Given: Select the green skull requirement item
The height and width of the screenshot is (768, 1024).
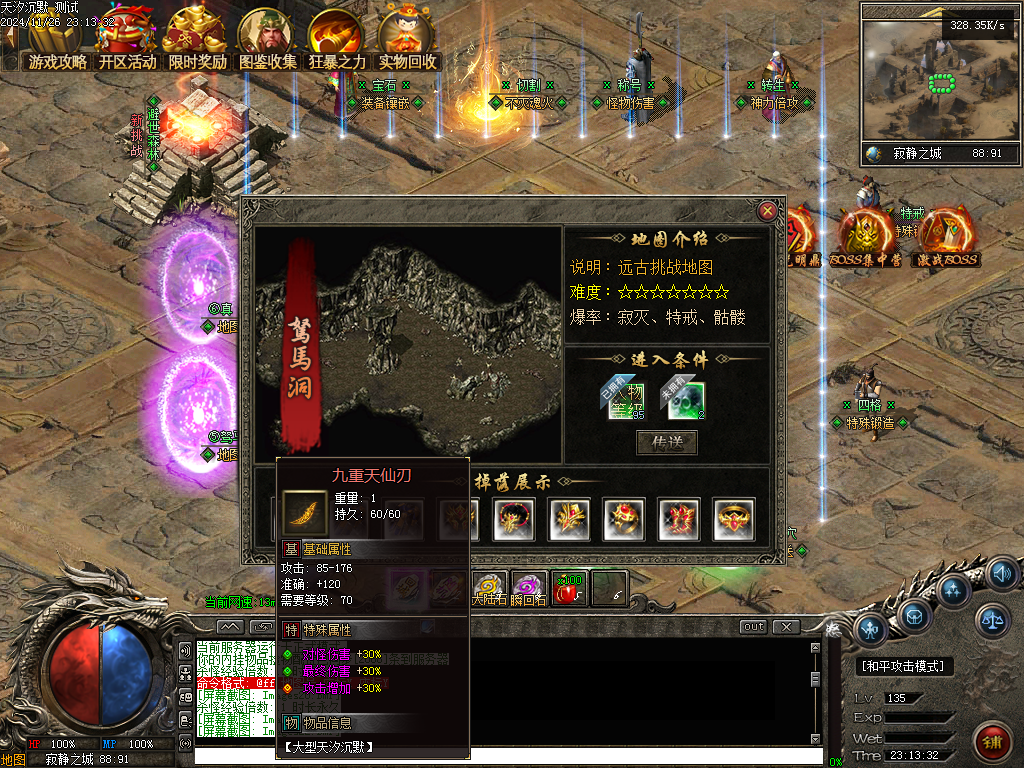Looking at the screenshot, I should [x=687, y=401].
